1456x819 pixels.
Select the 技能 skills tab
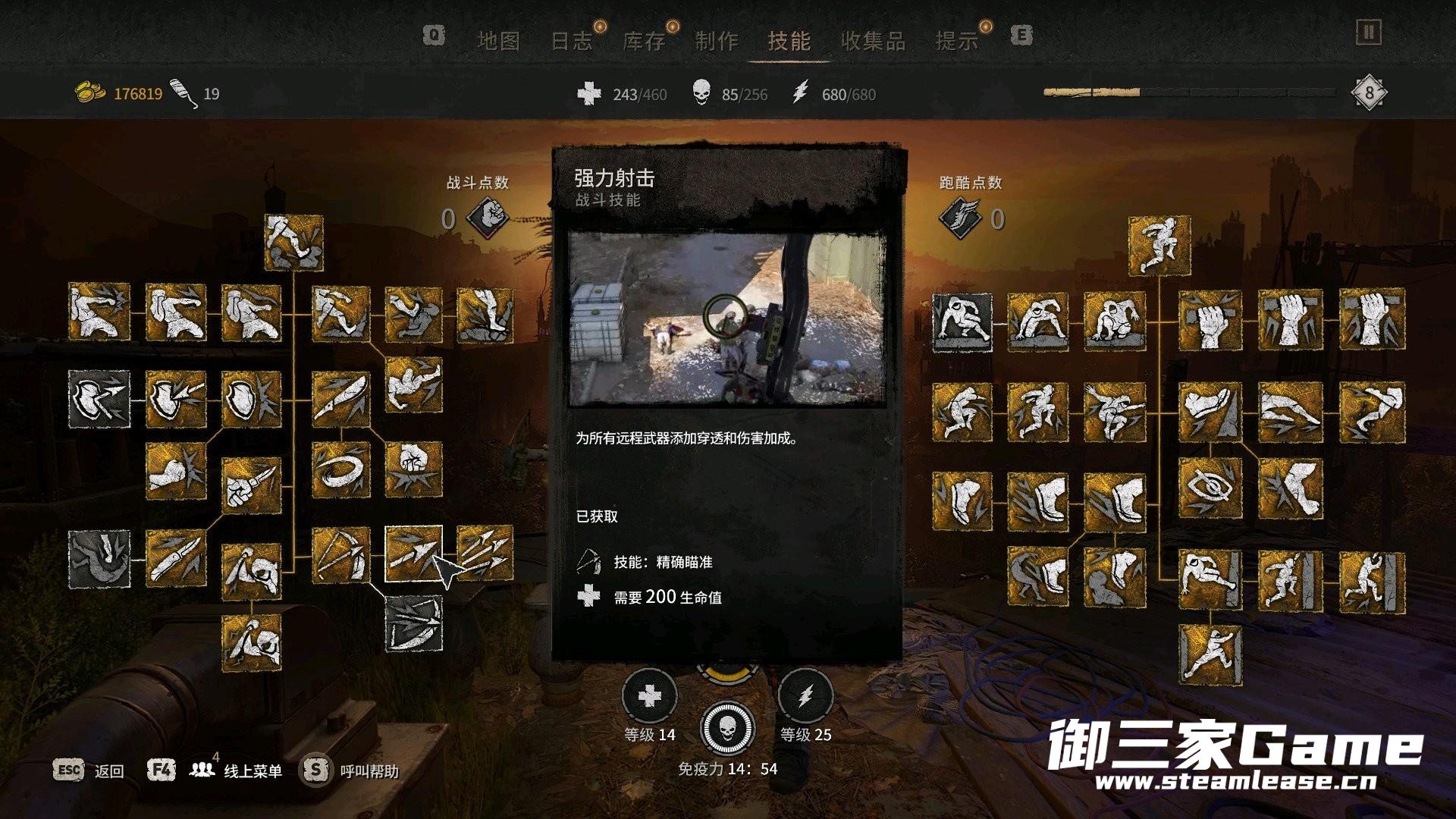pyautogui.click(x=789, y=41)
